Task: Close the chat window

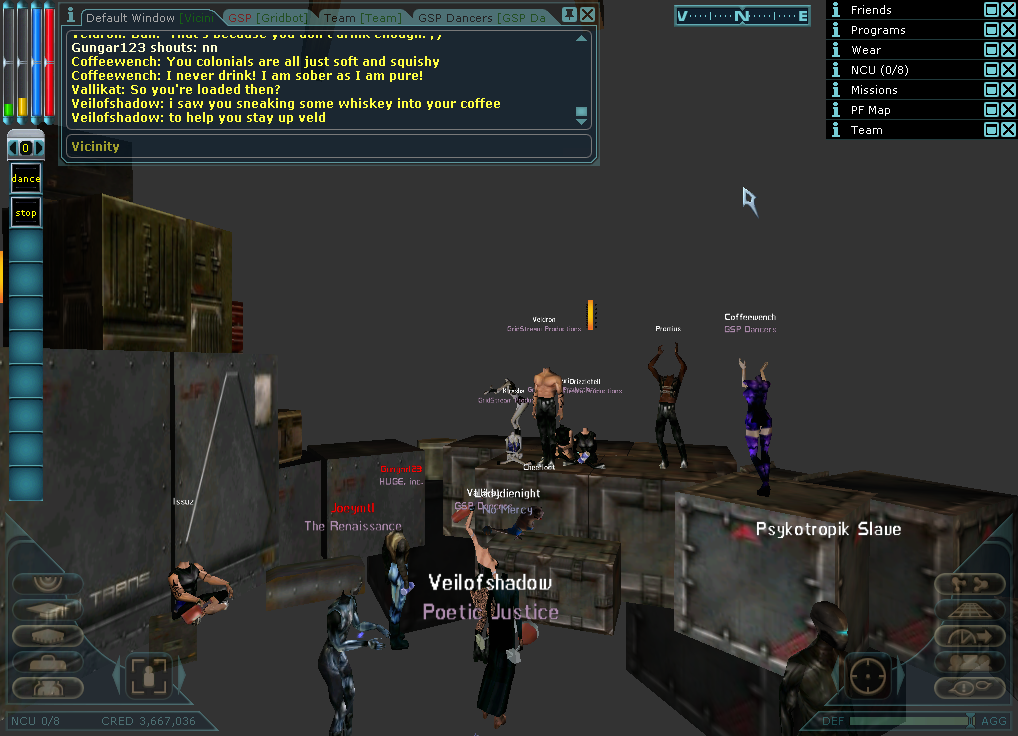Action: pyautogui.click(x=588, y=14)
